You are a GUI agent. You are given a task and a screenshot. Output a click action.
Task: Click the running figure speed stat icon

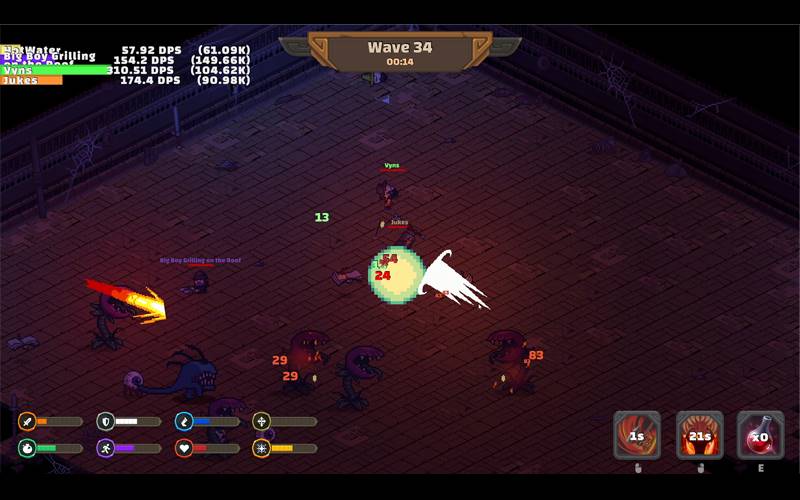105,448
